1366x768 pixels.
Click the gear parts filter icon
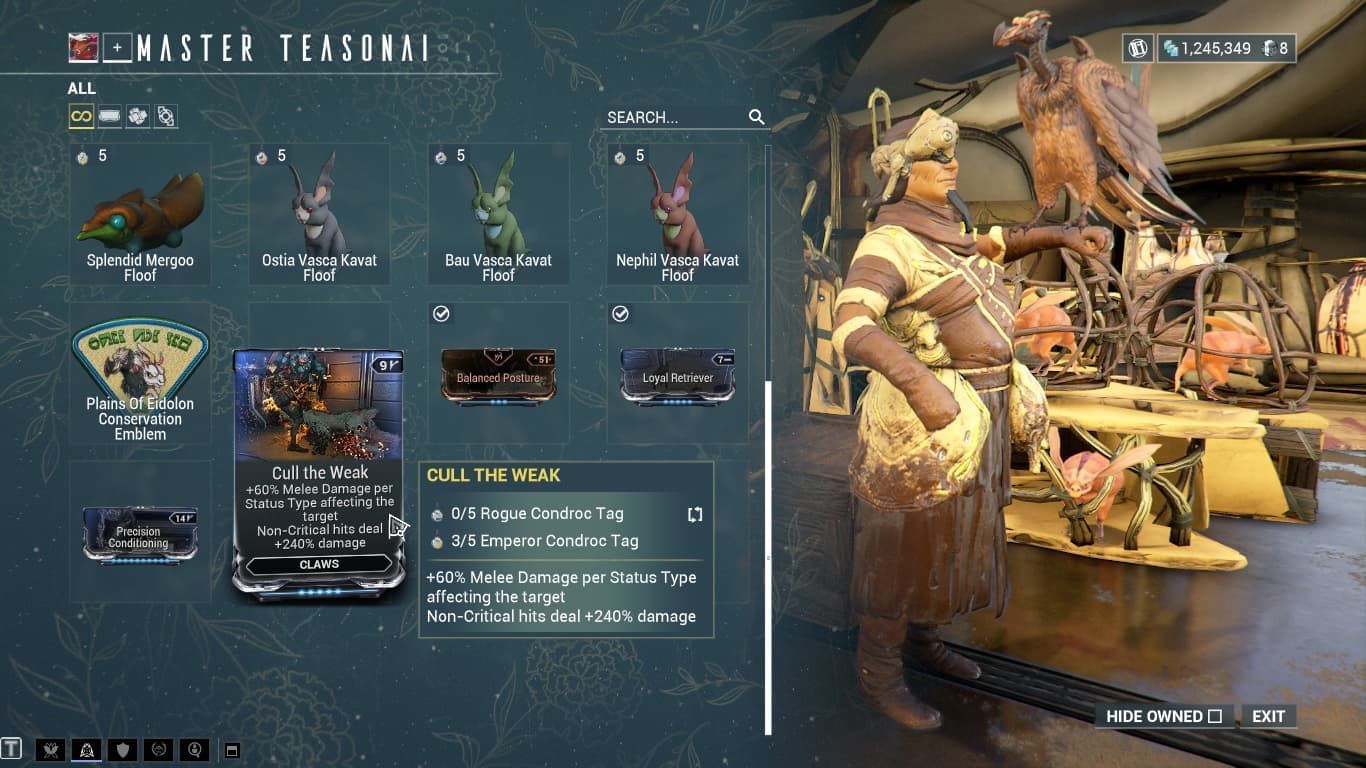(x=167, y=116)
